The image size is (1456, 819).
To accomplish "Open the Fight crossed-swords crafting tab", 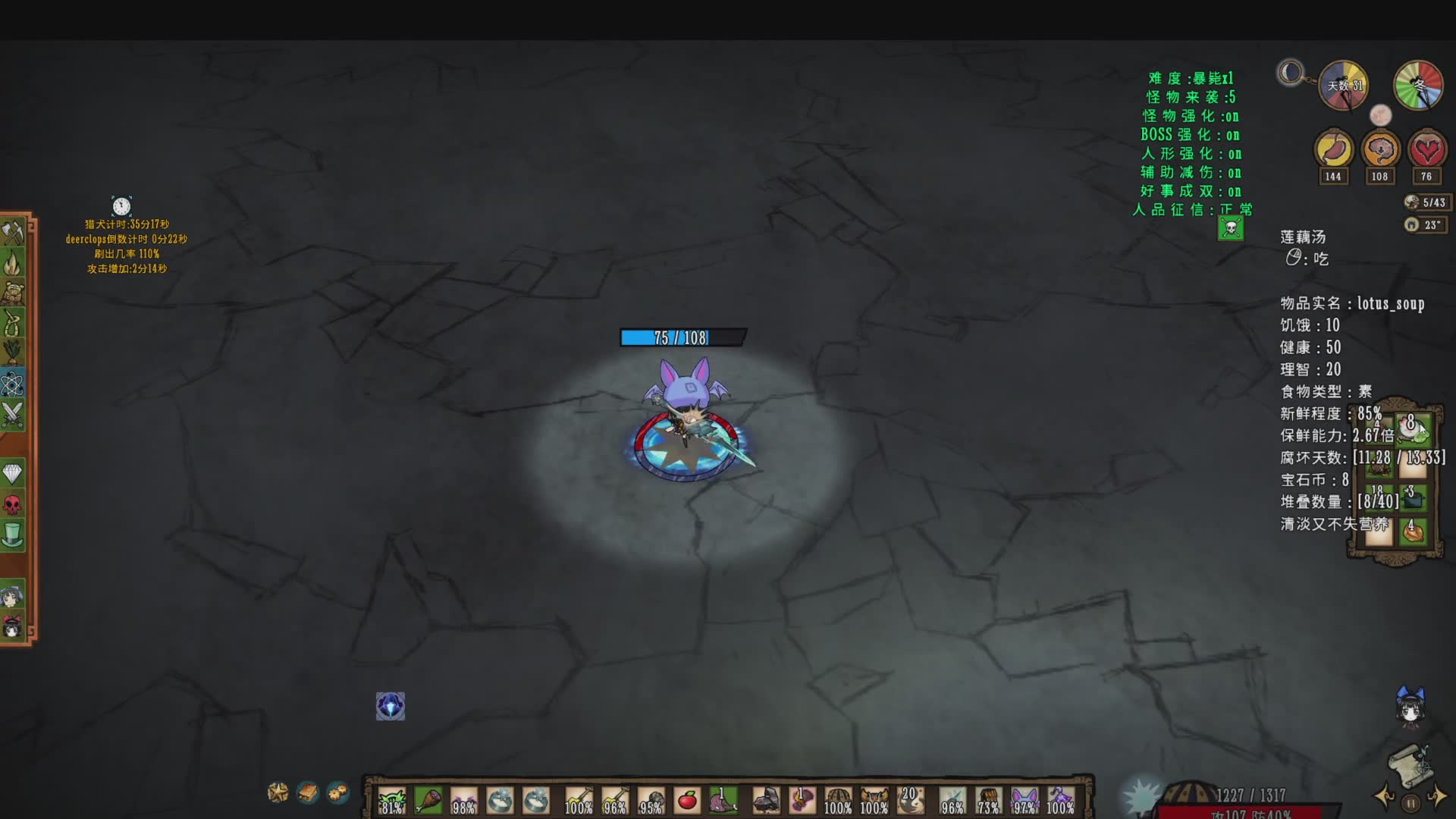I will 13,415.
